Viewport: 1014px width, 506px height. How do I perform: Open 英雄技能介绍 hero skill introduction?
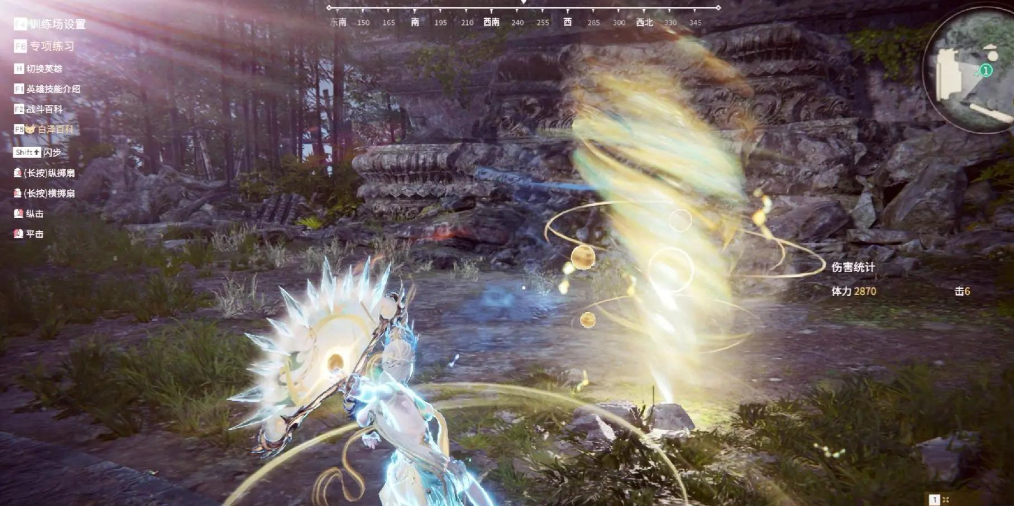tap(52, 89)
